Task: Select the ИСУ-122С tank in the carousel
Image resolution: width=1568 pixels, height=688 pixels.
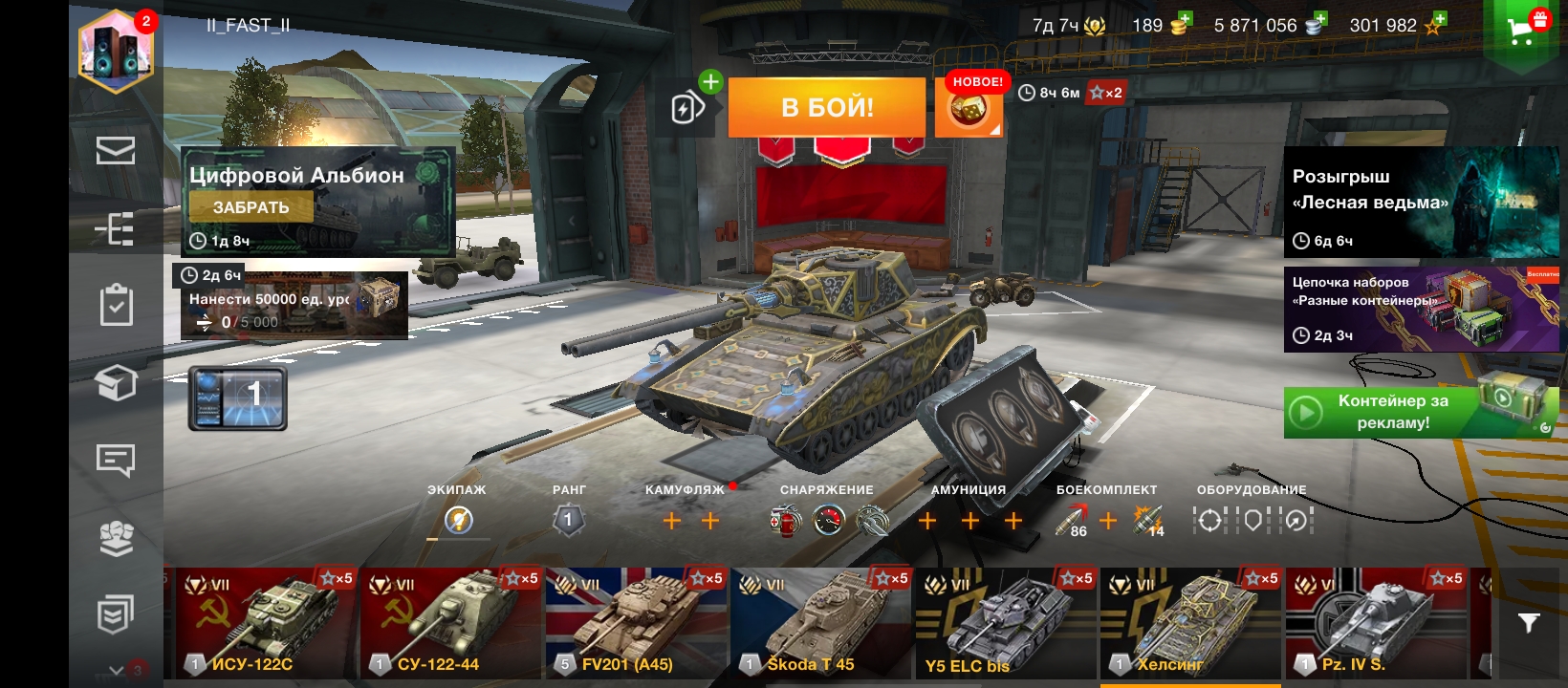Action: point(265,623)
